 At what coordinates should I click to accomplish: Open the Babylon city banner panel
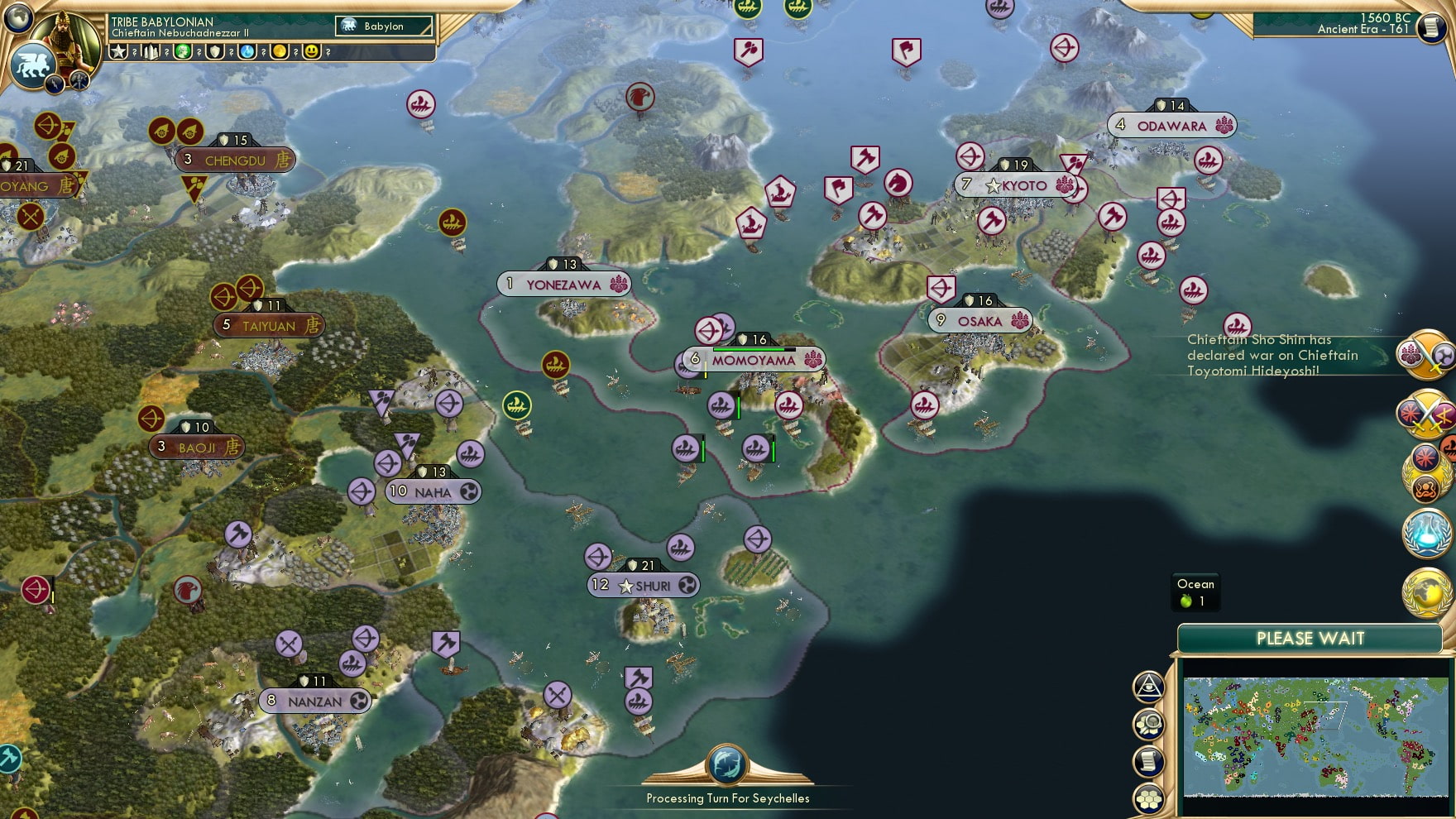click(x=382, y=26)
